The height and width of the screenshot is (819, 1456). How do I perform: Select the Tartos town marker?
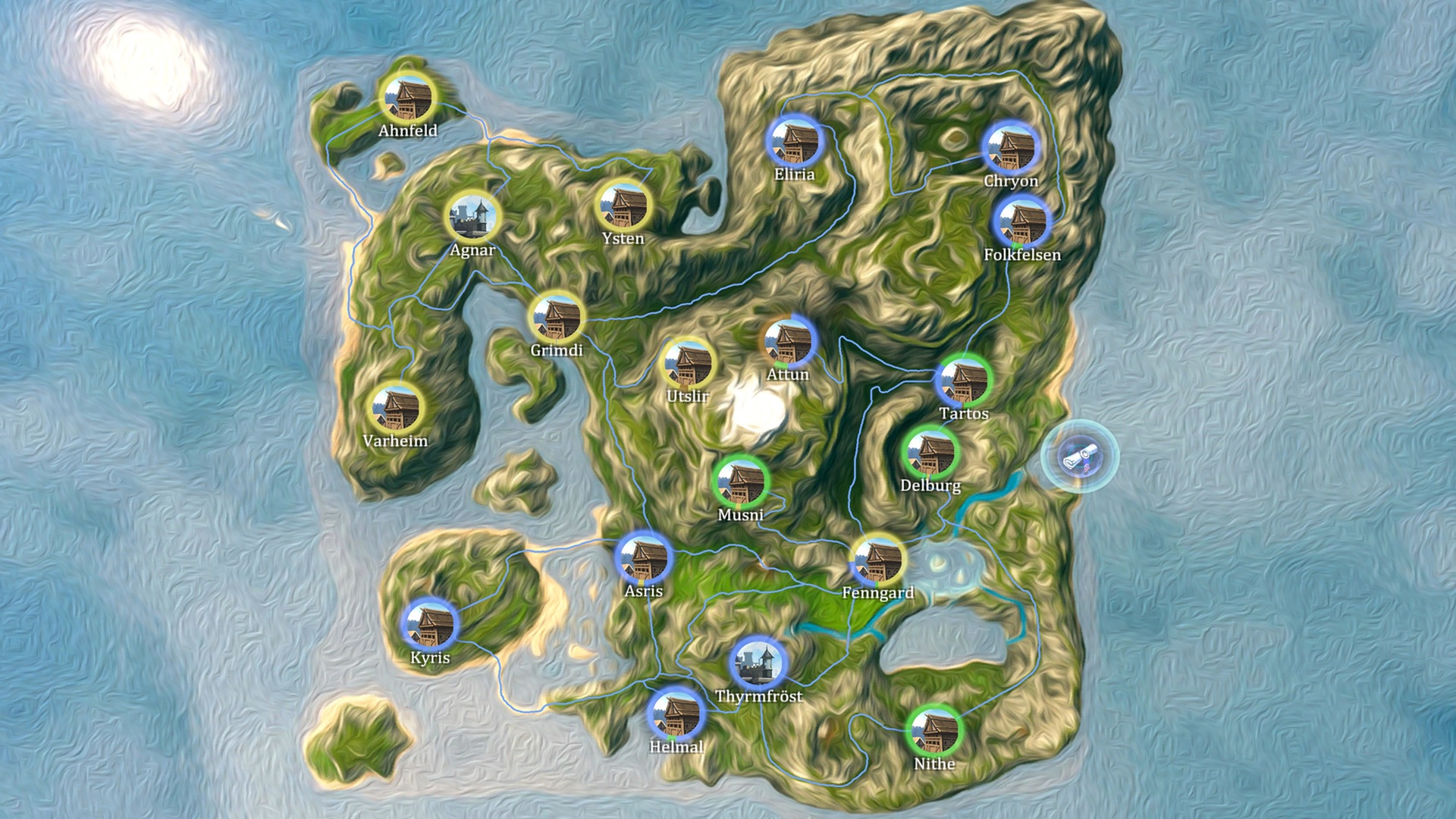coord(964,381)
